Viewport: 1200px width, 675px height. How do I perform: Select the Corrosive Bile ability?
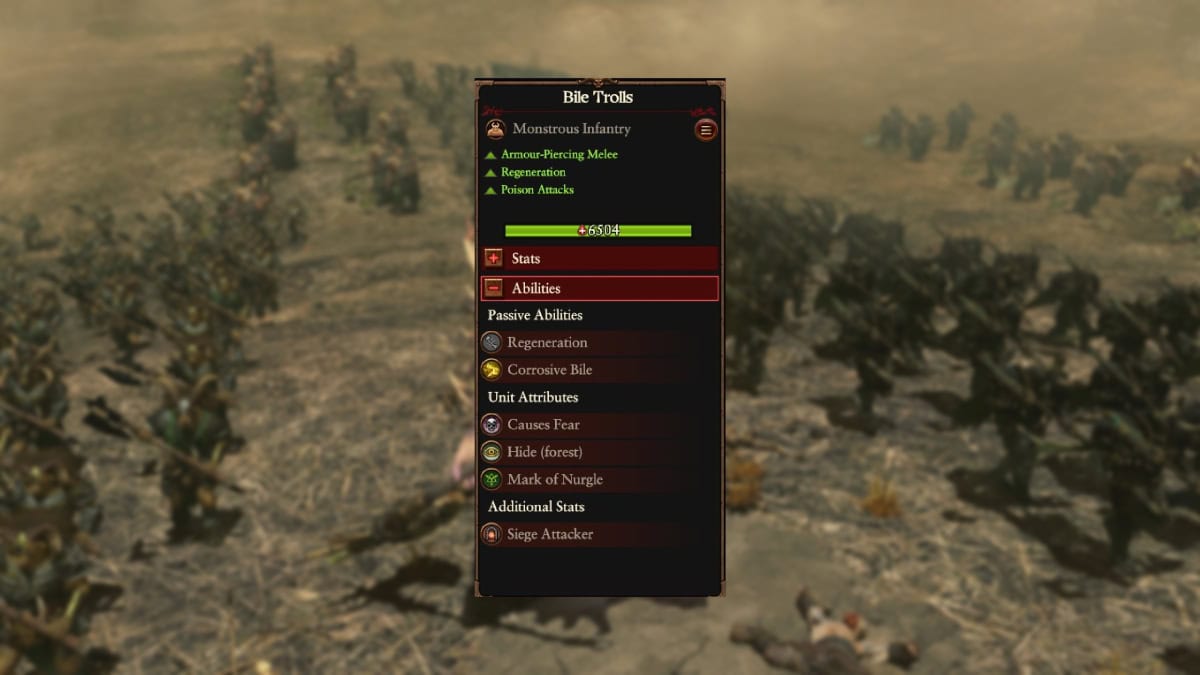point(549,370)
